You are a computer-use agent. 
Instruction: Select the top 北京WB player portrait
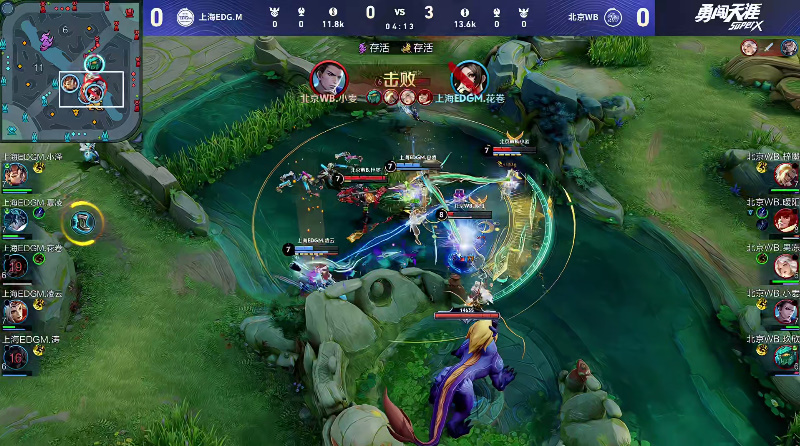(x=784, y=174)
